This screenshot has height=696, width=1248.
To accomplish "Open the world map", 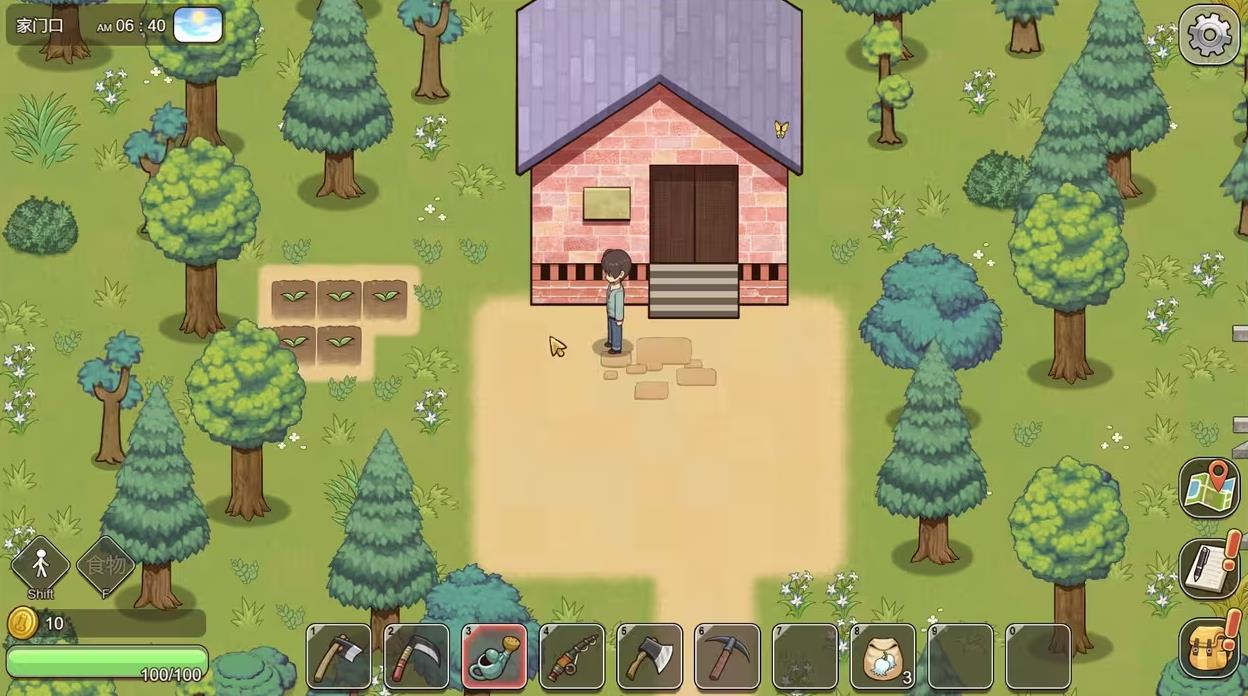I will (1208, 488).
